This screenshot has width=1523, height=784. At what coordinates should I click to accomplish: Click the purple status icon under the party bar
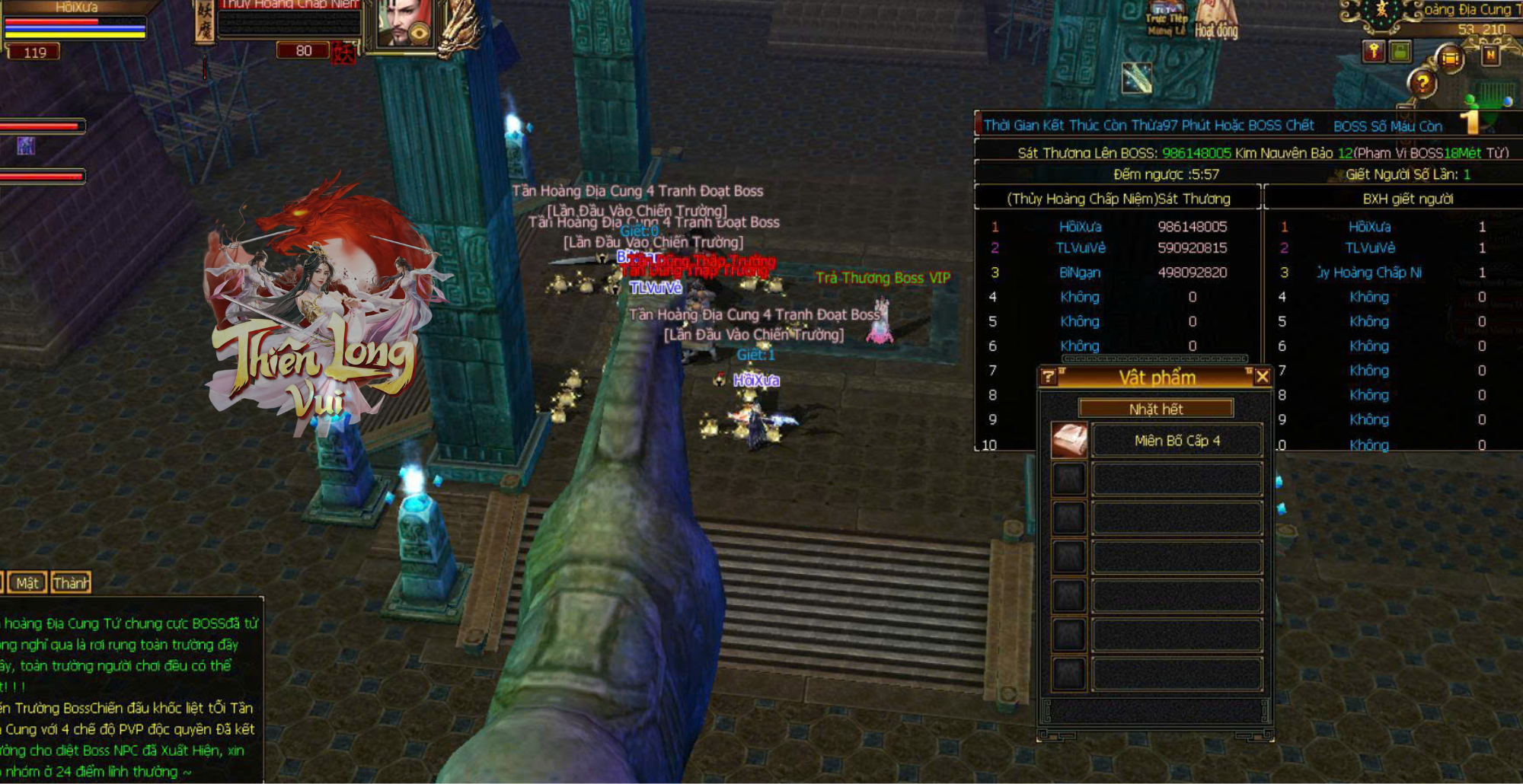click(26, 146)
